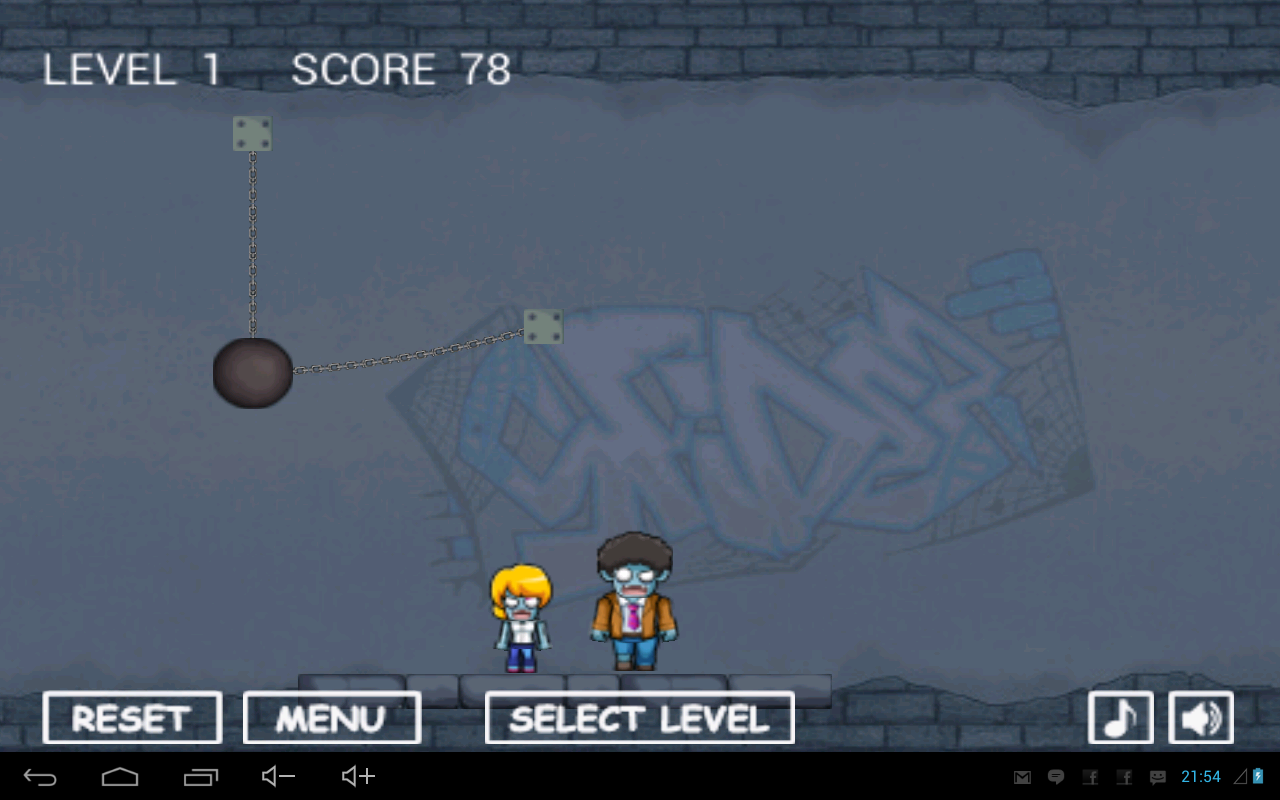Click the music note icon

[x=1120, y=716]
